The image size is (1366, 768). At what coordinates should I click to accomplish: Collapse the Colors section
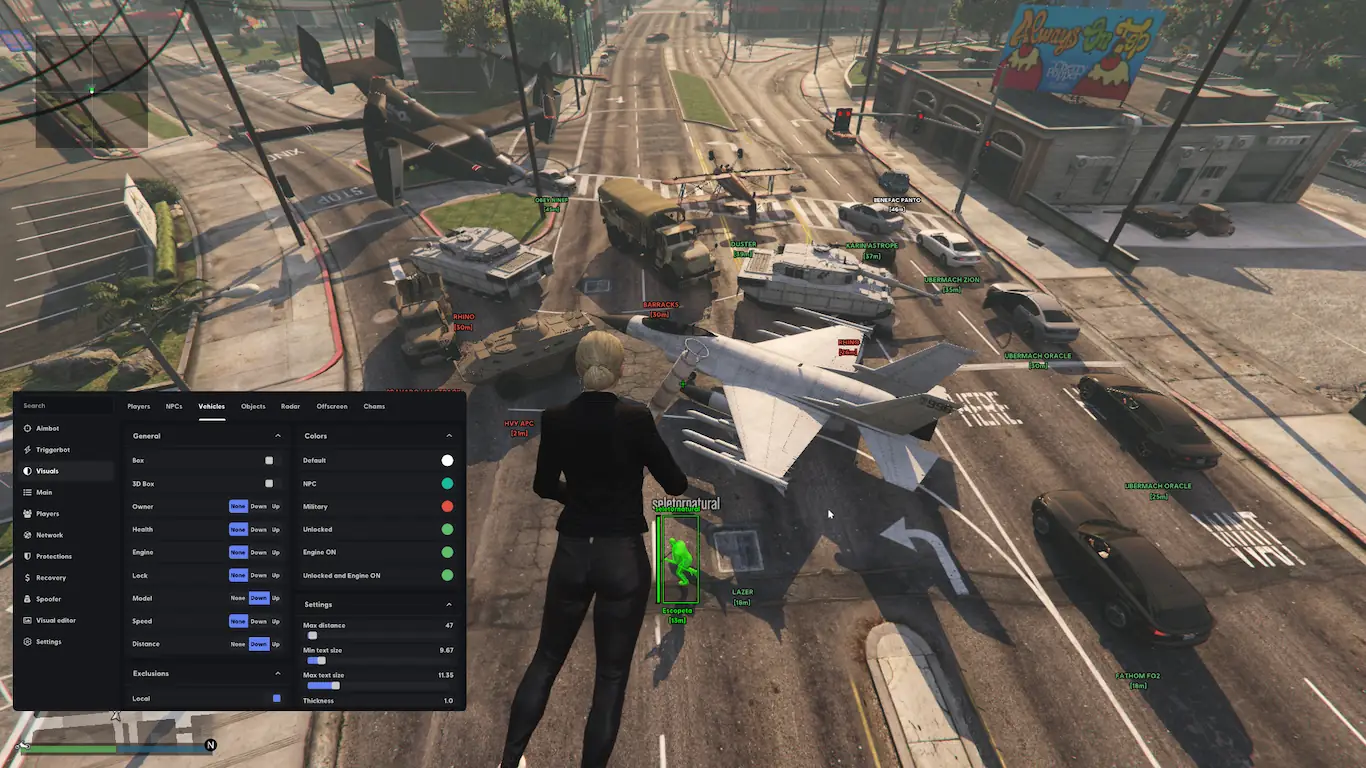(449, 436)
